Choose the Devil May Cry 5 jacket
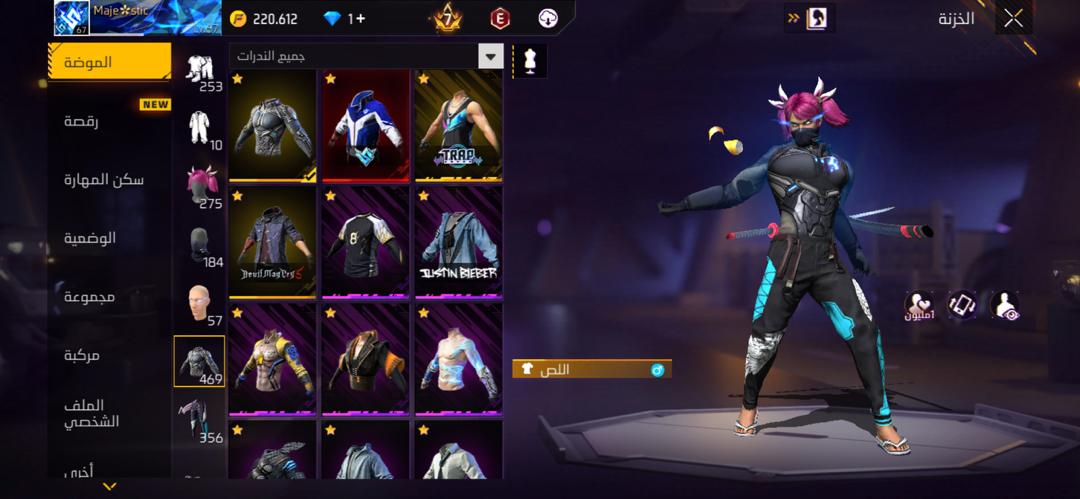 coord(272,242)
